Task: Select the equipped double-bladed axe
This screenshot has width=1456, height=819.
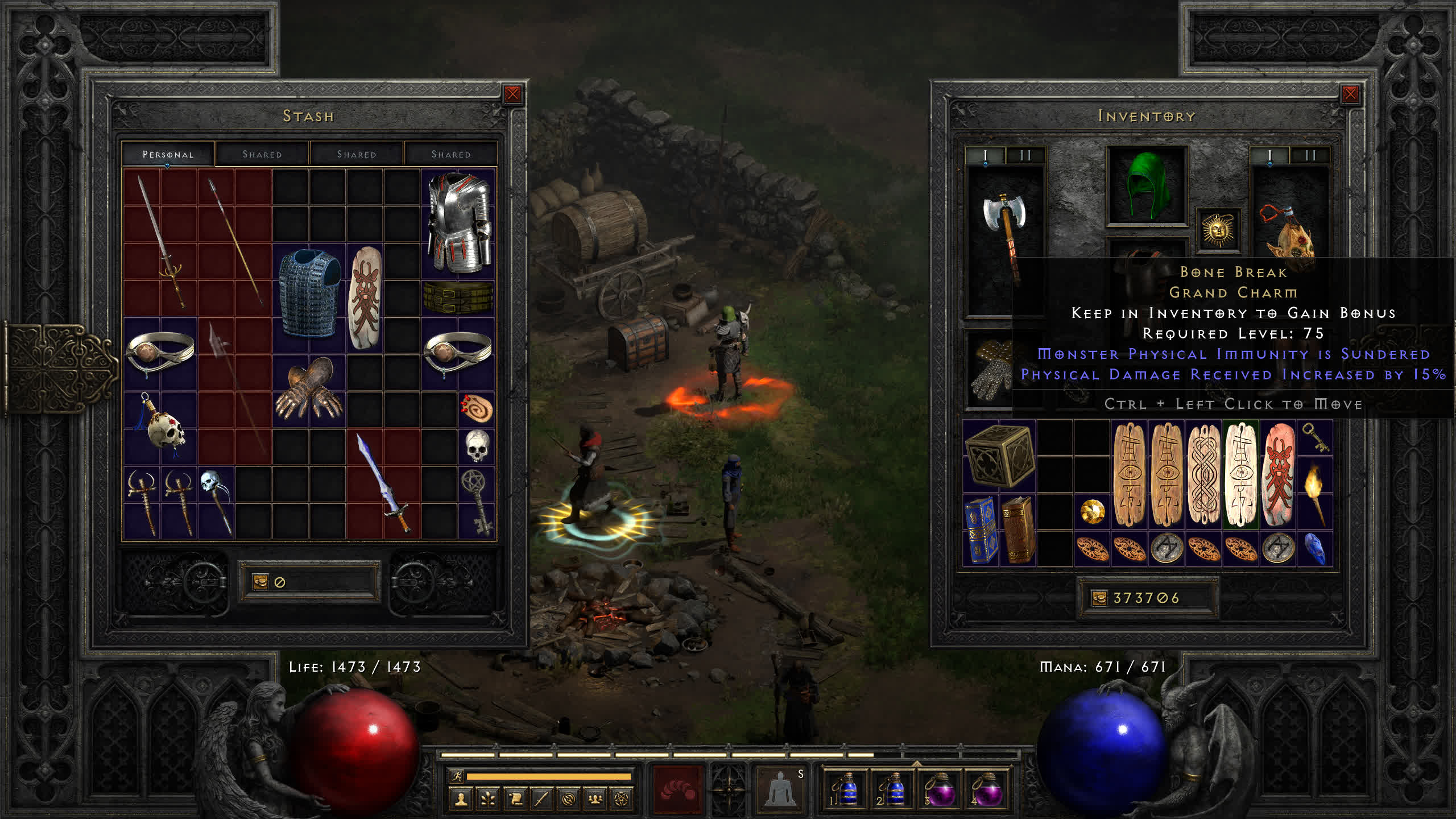Action: coord(1005,233)
